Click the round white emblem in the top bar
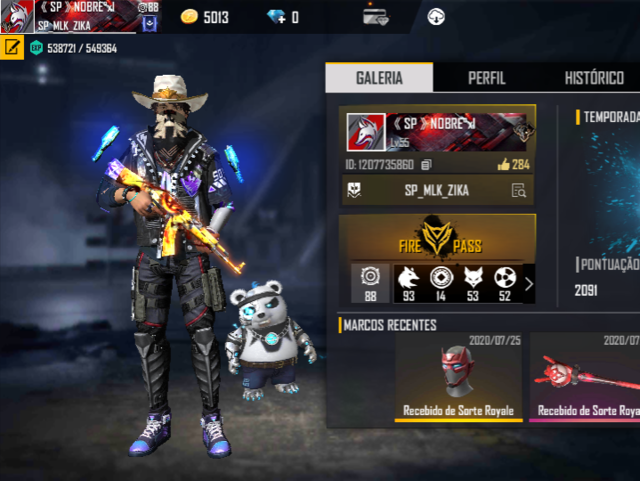 (436, 16)
